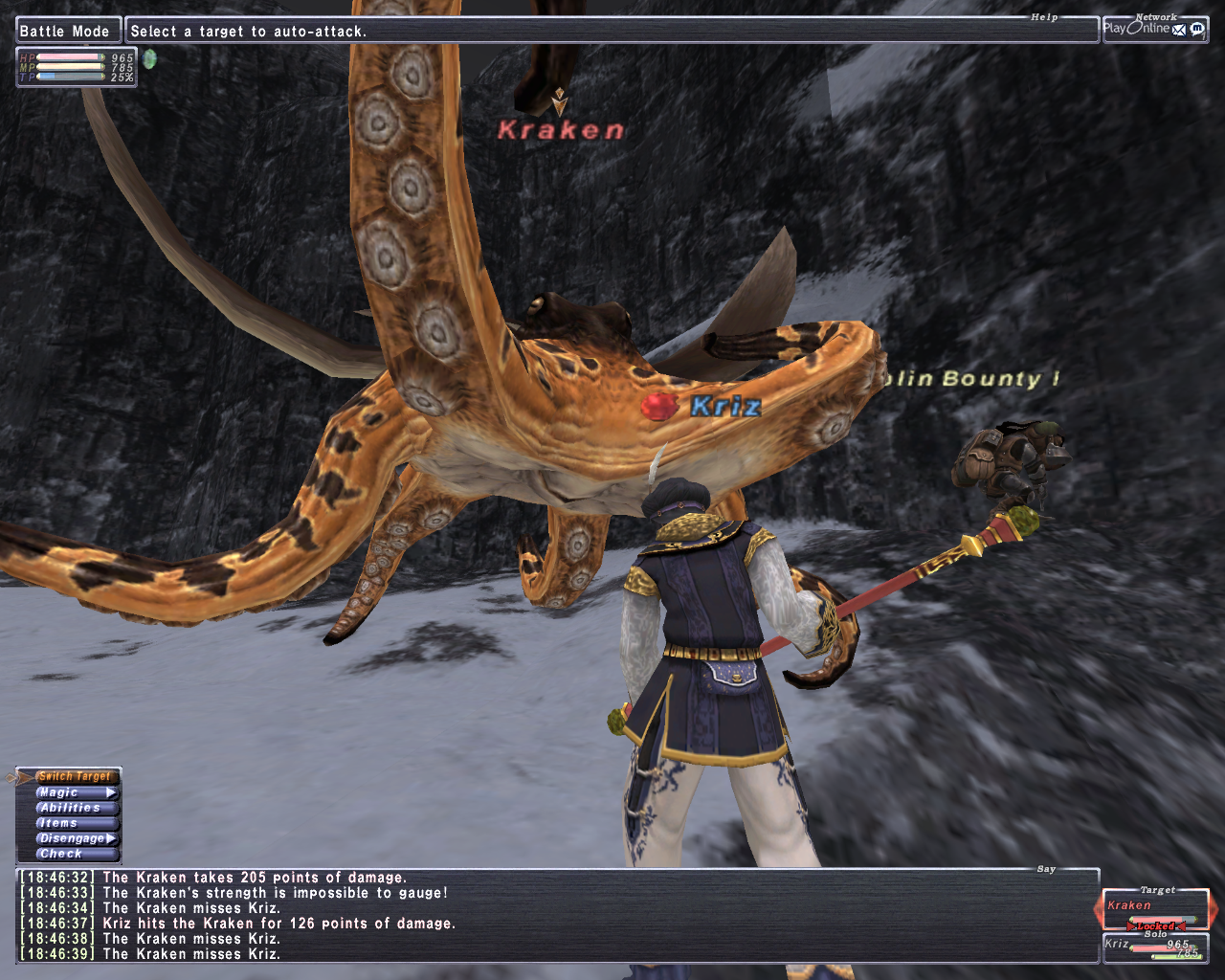Select the Kraken target panel

[x=1155, y=910]
